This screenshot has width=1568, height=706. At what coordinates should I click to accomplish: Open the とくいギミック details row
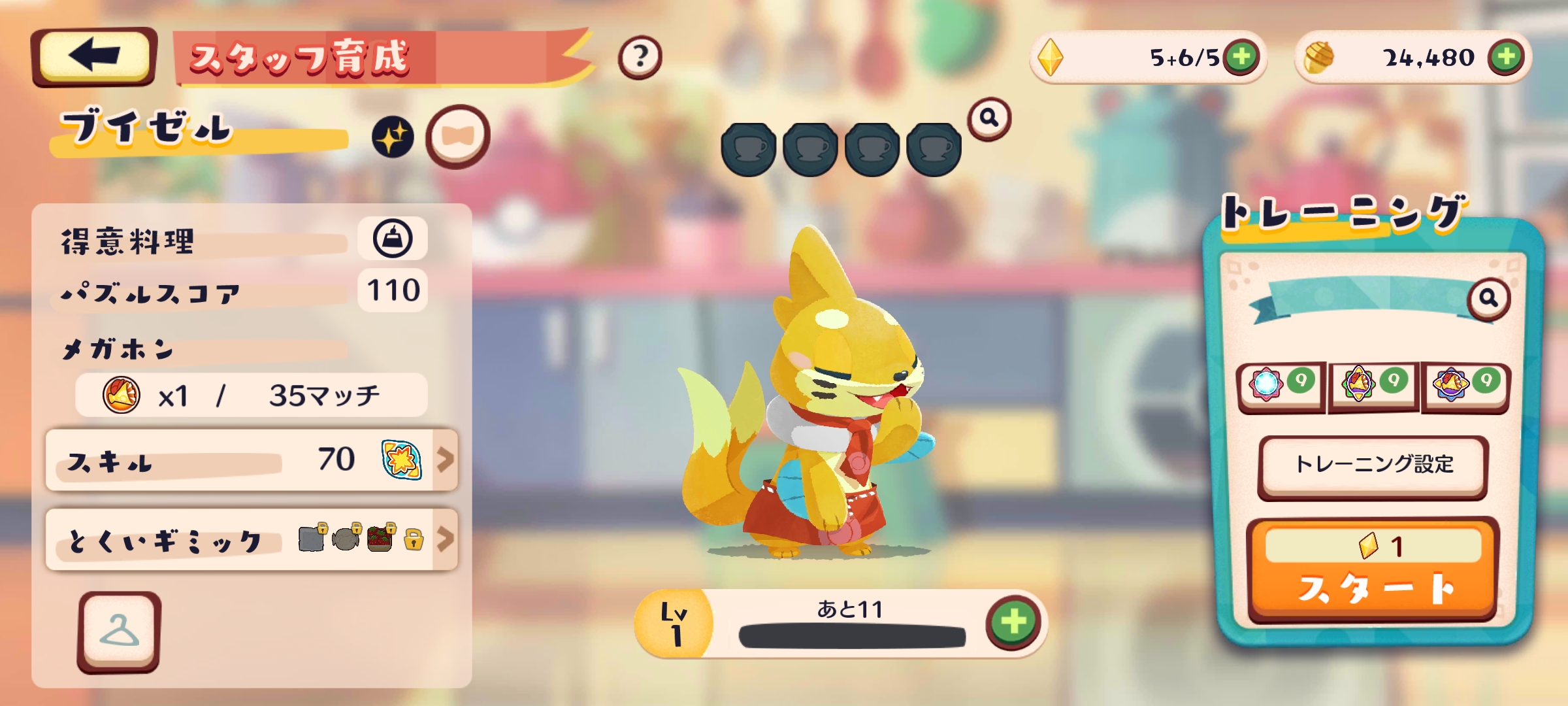[x=252, y=540]
